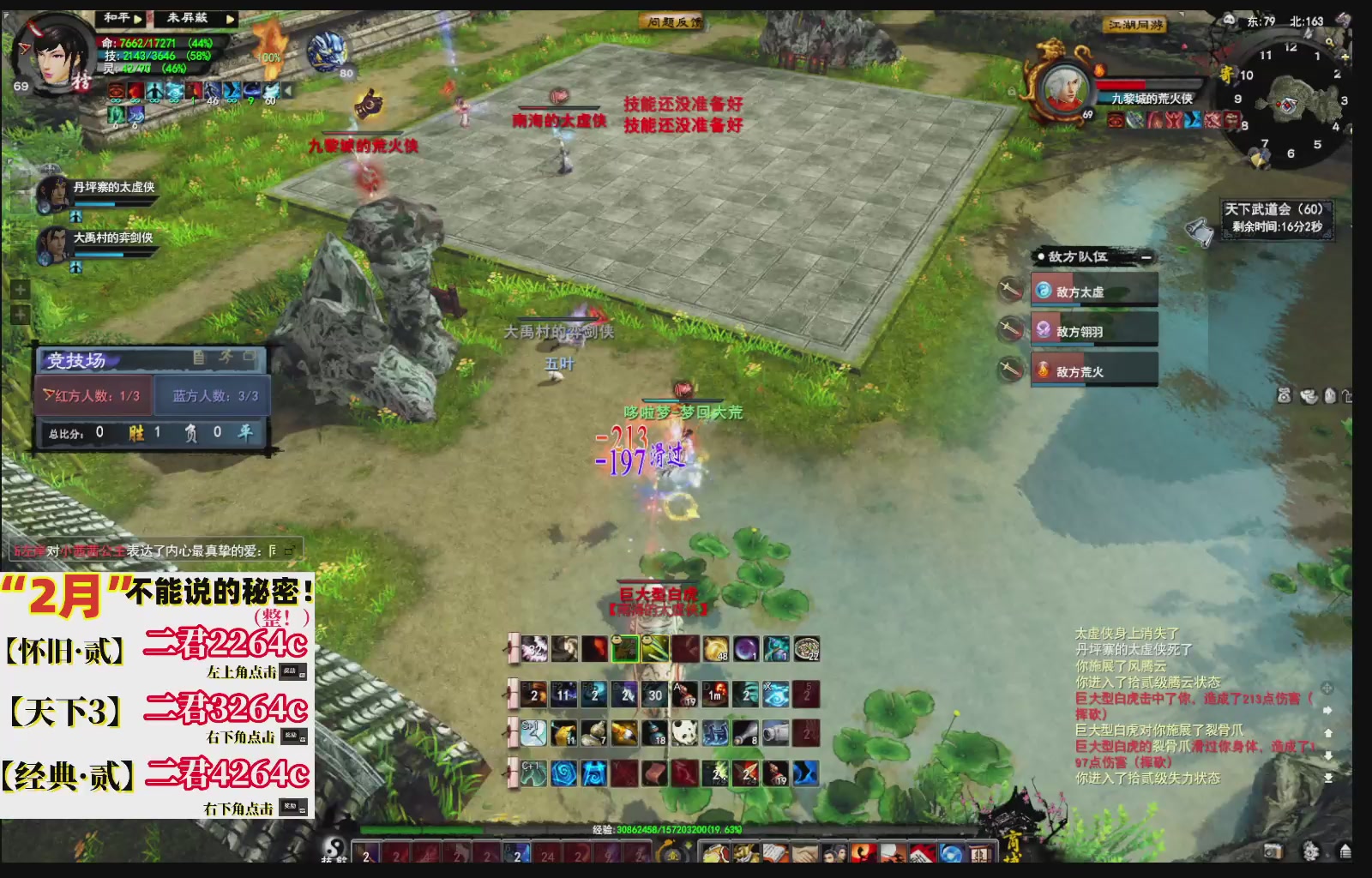1372x878 pixels.
Task: Click the pet avatar icon showing level 80
Action: click(x=326, y=53)
